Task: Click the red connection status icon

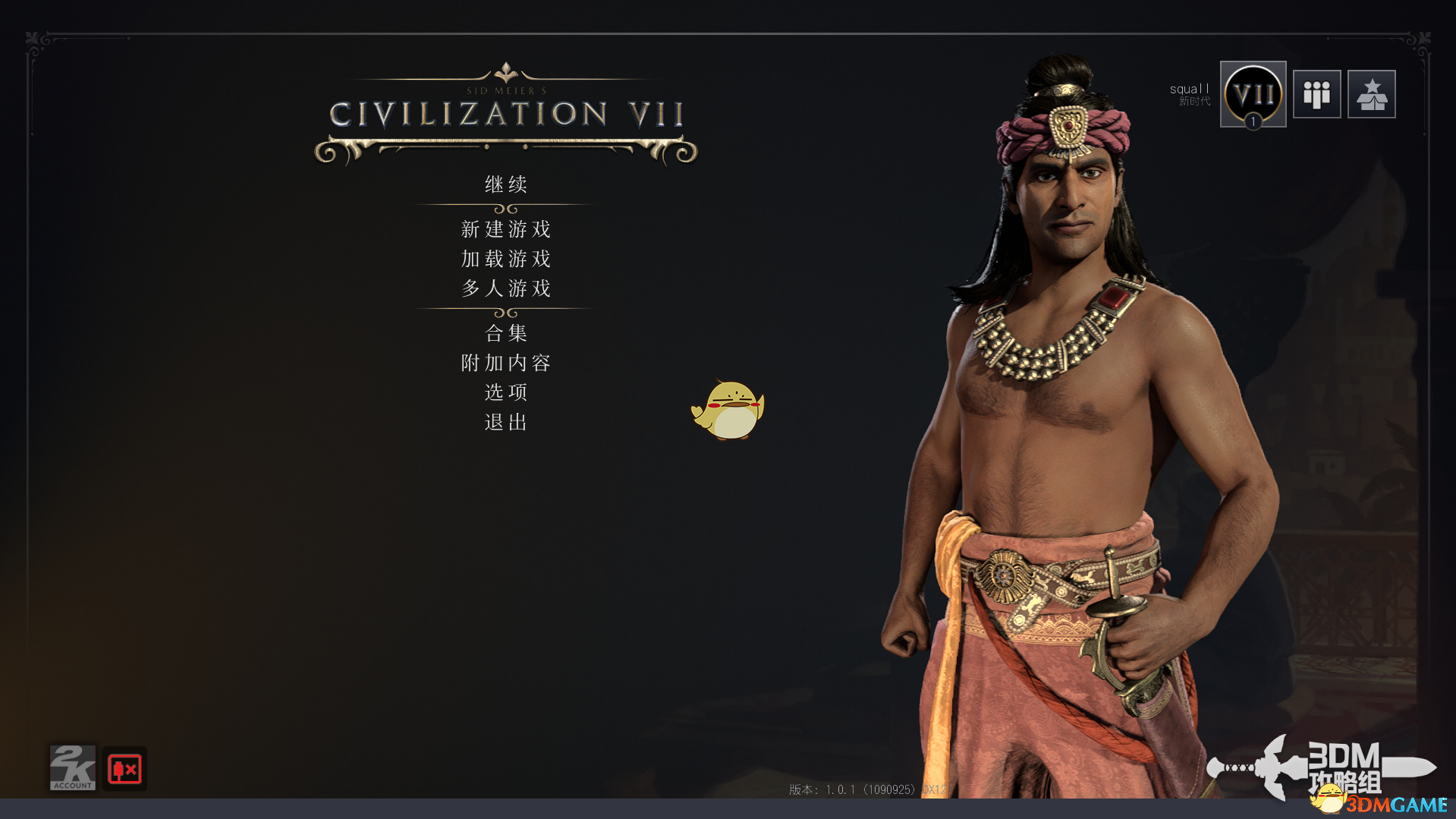Action: tap(124, 769)
